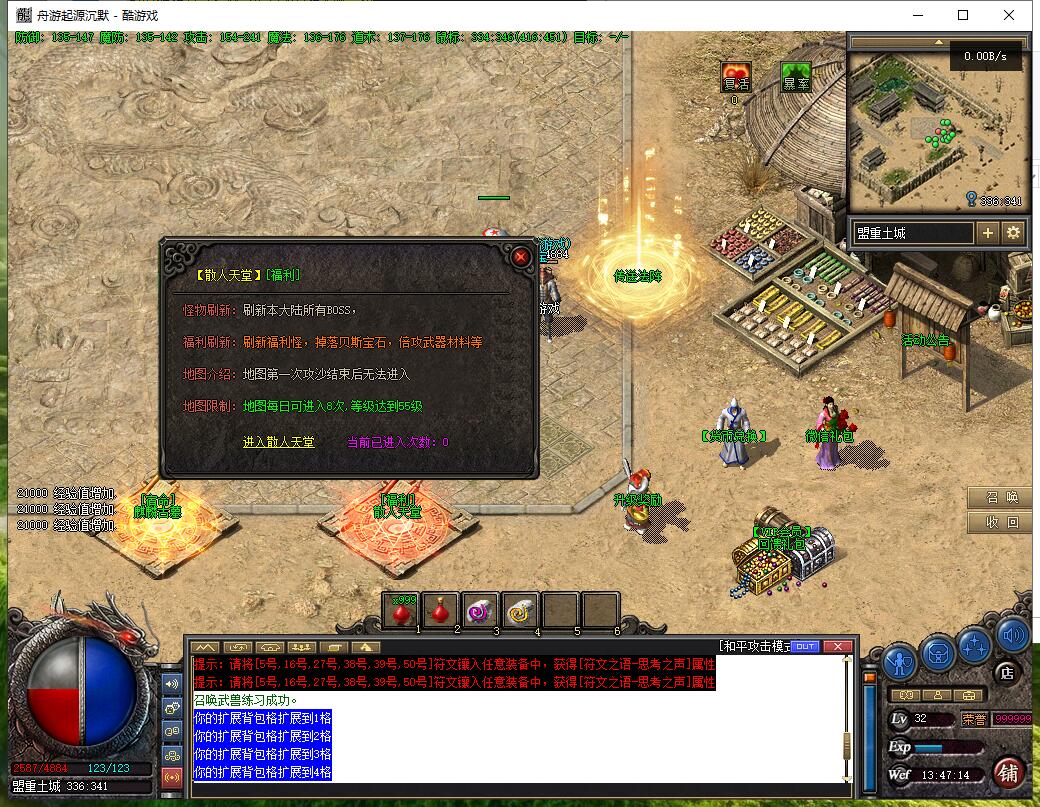Toggle the sound speaker round button

click(1012, 635)
